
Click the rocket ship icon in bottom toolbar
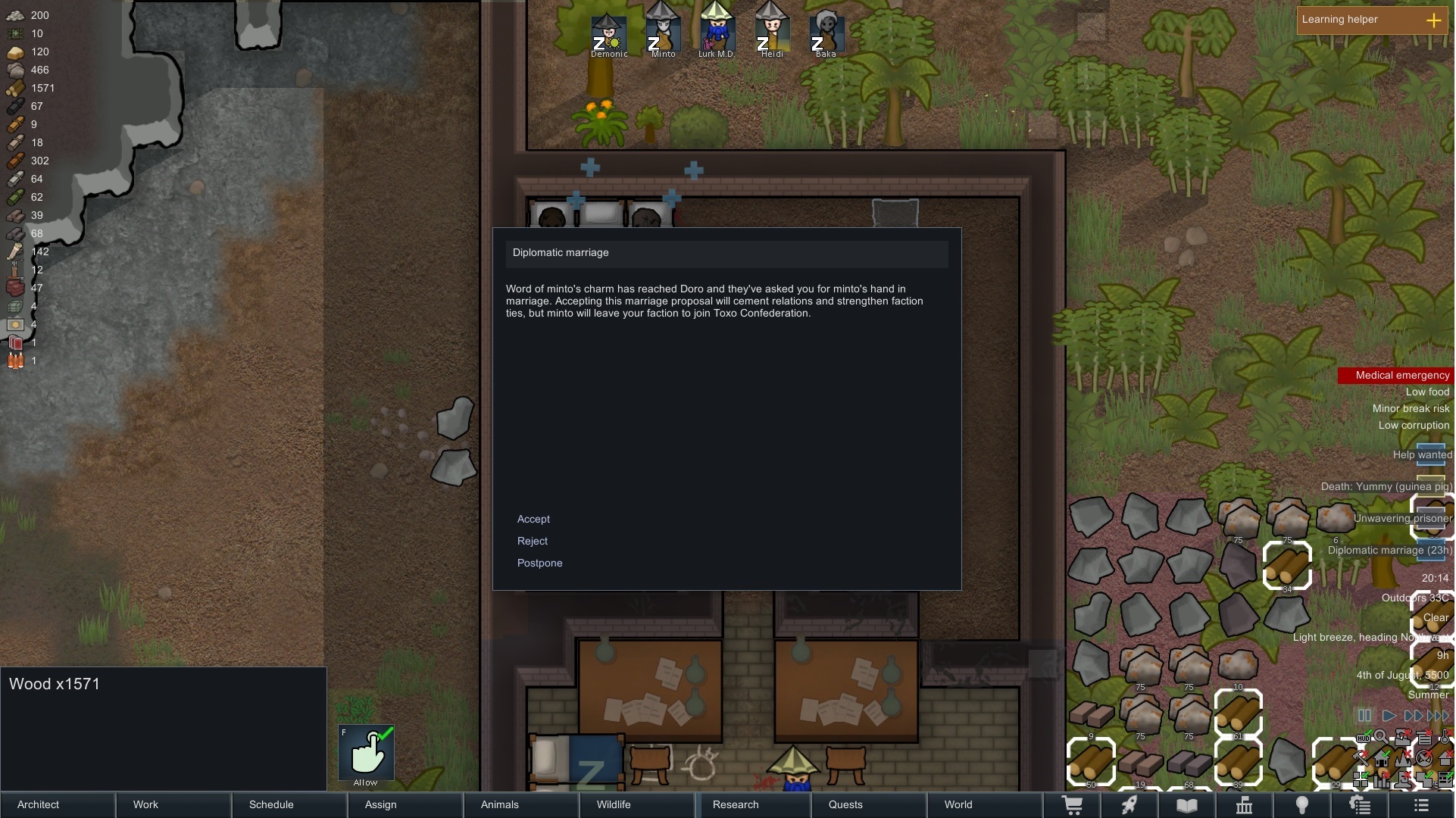(x=1129, y=805)
